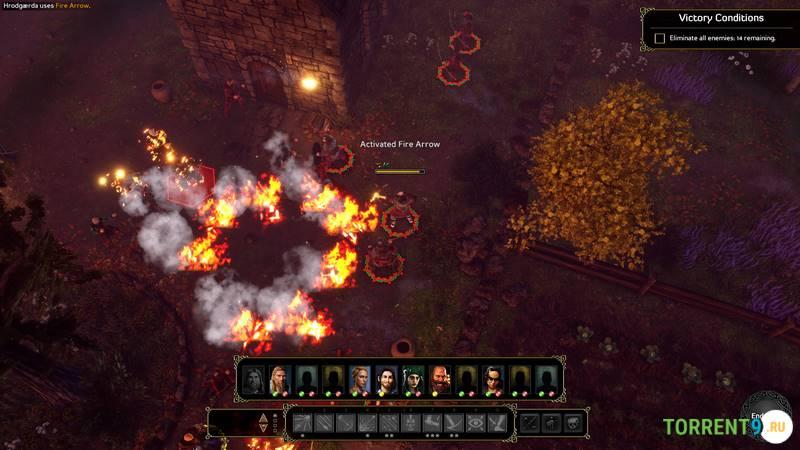Screen dimensions: 800x450
Task: Choose the dark-haired bearded man portrait
Action: point(387,380)
